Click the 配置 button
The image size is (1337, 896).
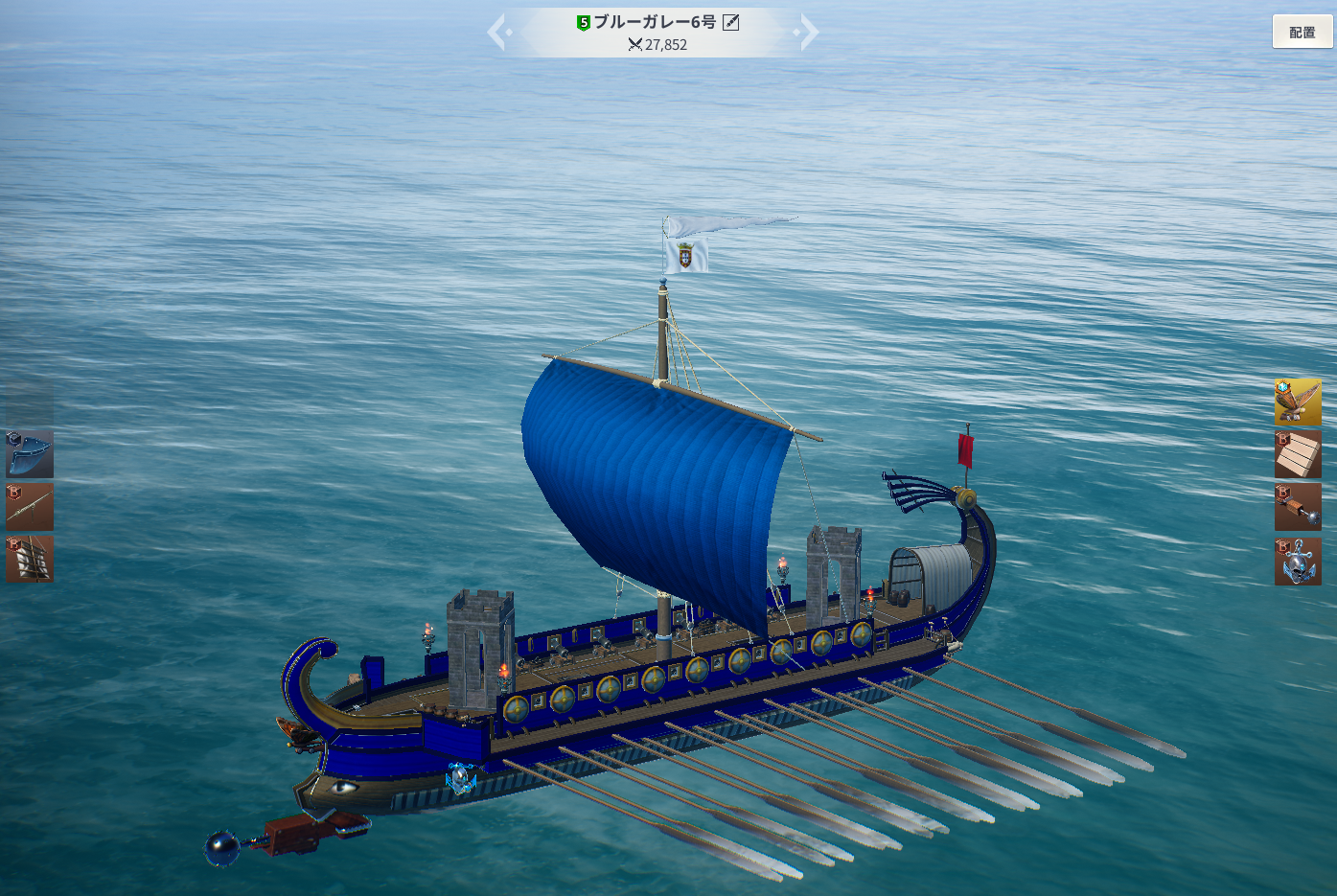[x=1302, y=33]
